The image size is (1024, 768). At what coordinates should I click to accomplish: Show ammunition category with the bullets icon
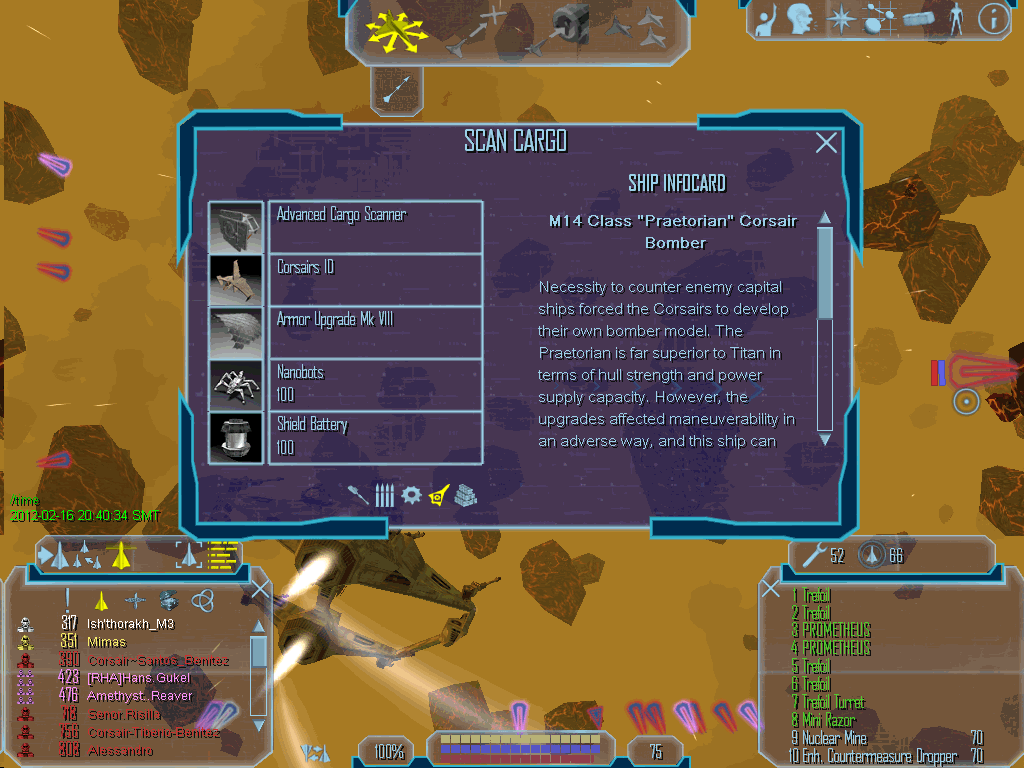pyautogui.click(x=385, y=494)
